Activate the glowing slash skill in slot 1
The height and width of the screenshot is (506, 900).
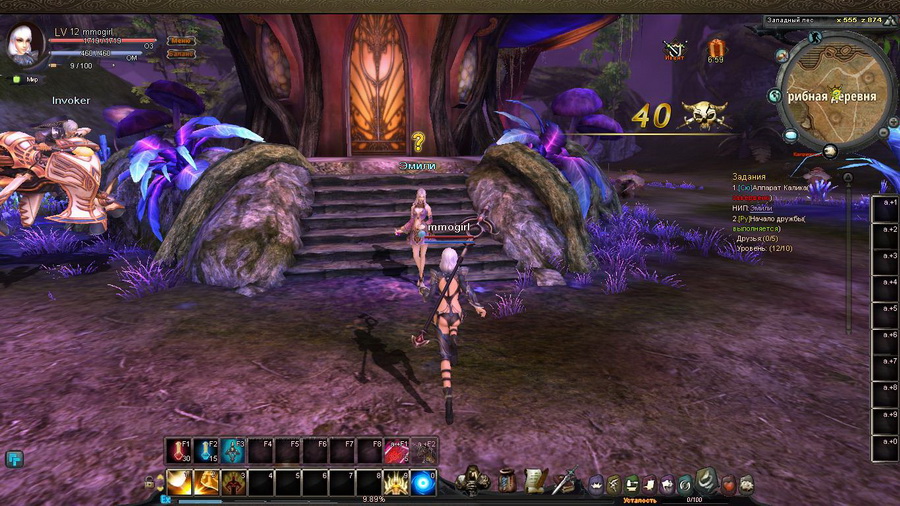coord(180,482)
